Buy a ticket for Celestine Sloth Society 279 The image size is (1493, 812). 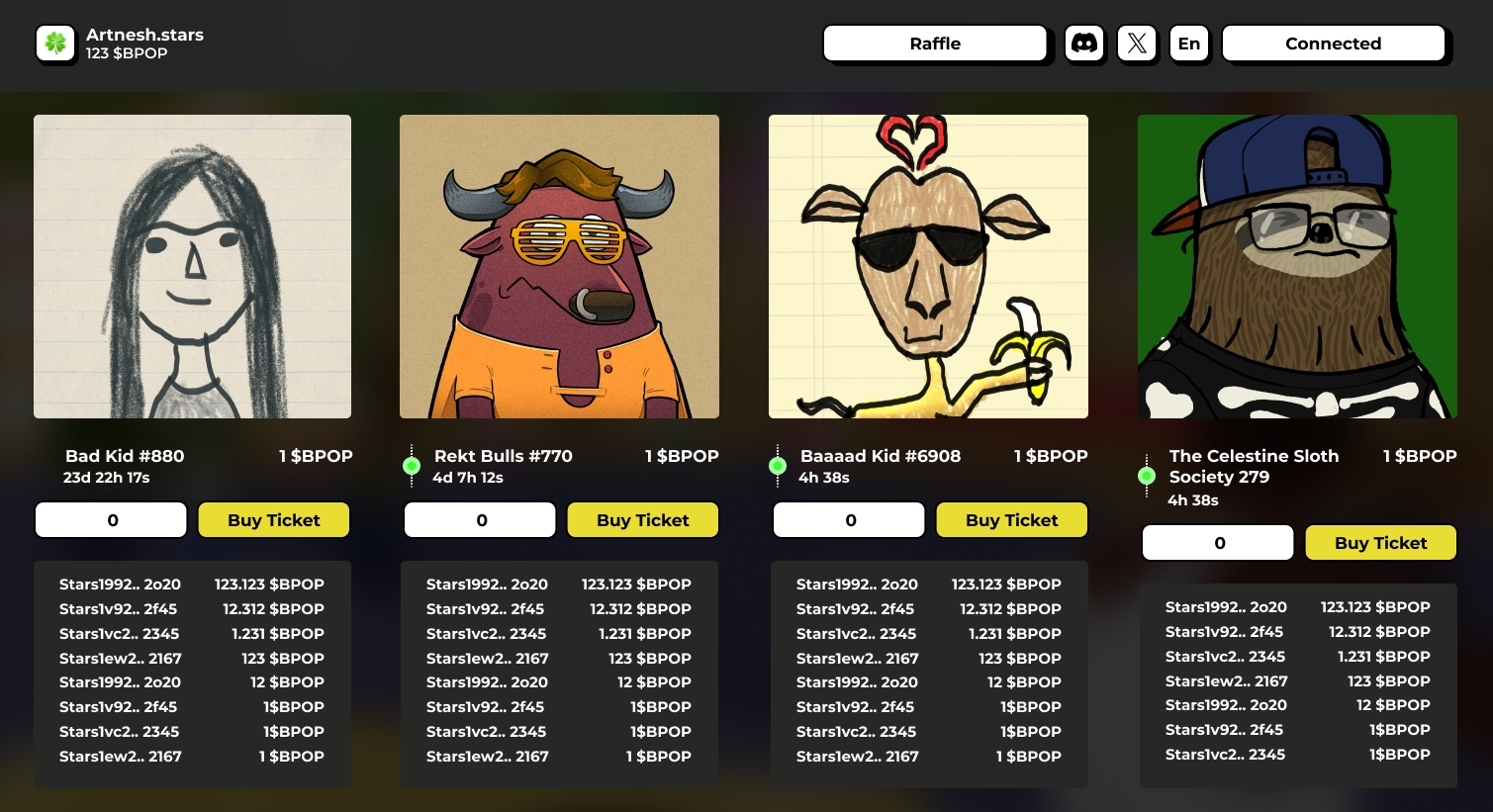pos(1380,543)
